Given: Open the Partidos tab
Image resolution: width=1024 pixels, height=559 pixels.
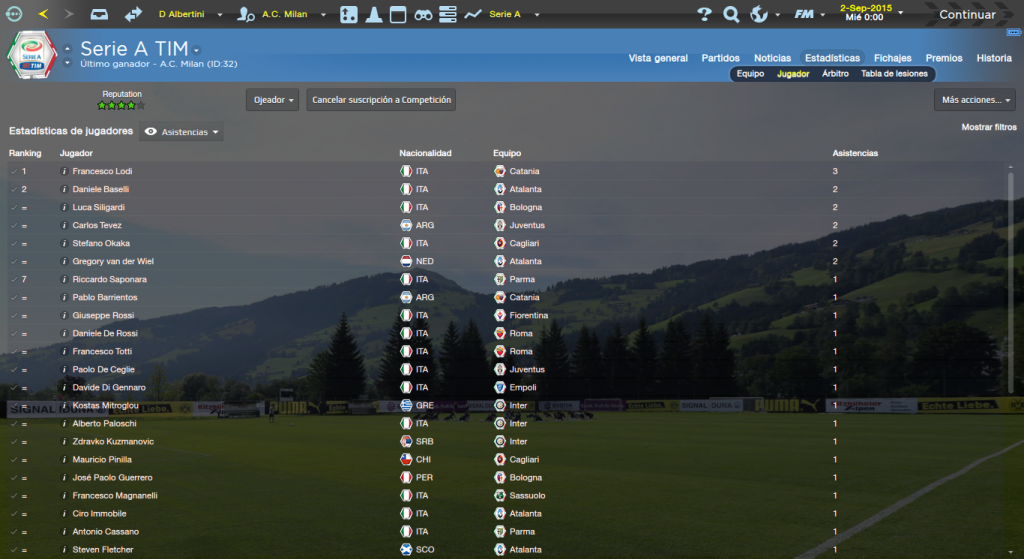Looking at the screenshot, I should [x=721, y=58].
